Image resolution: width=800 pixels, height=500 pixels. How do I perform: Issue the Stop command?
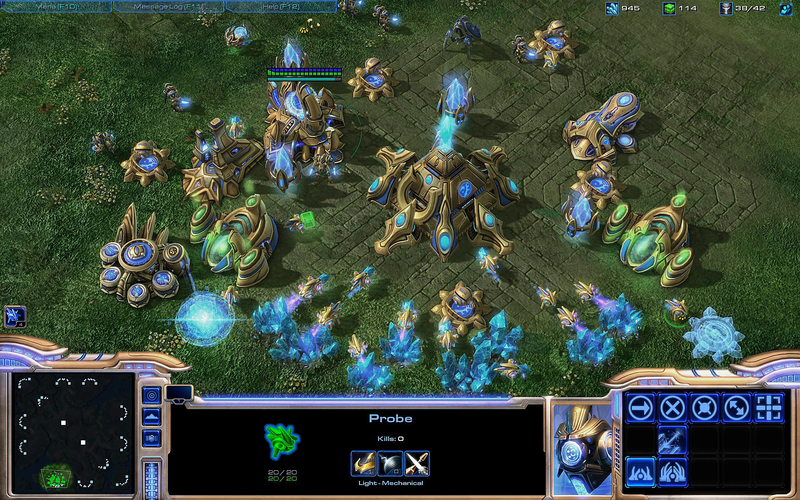click(673, 407)
